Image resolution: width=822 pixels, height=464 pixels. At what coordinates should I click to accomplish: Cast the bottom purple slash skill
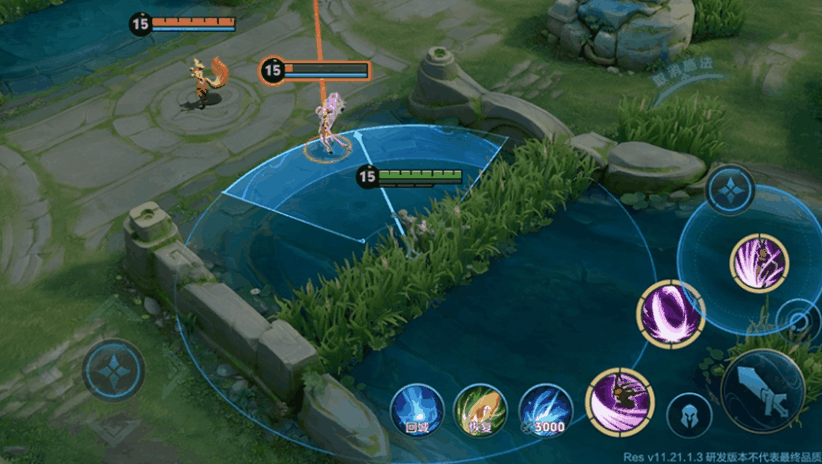click(x=619, y=400)
